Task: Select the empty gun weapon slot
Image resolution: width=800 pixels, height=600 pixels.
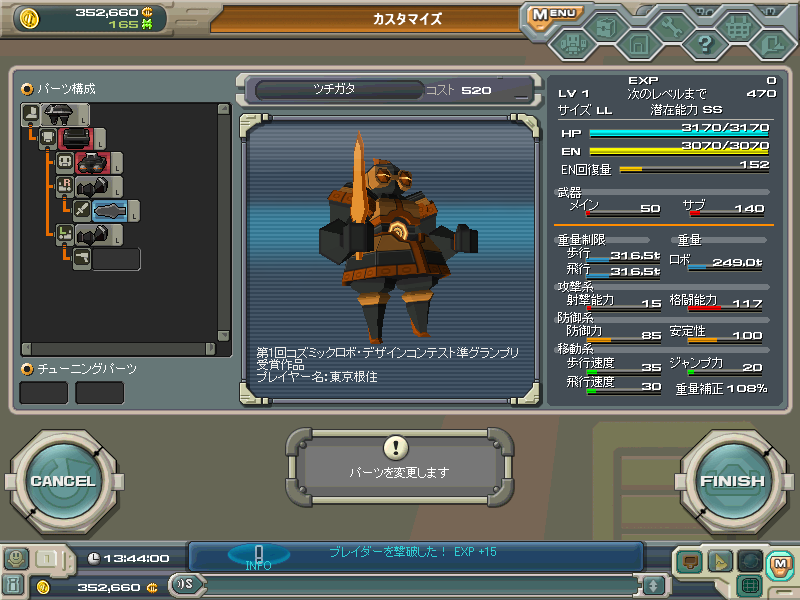Action: coord(116,259)
